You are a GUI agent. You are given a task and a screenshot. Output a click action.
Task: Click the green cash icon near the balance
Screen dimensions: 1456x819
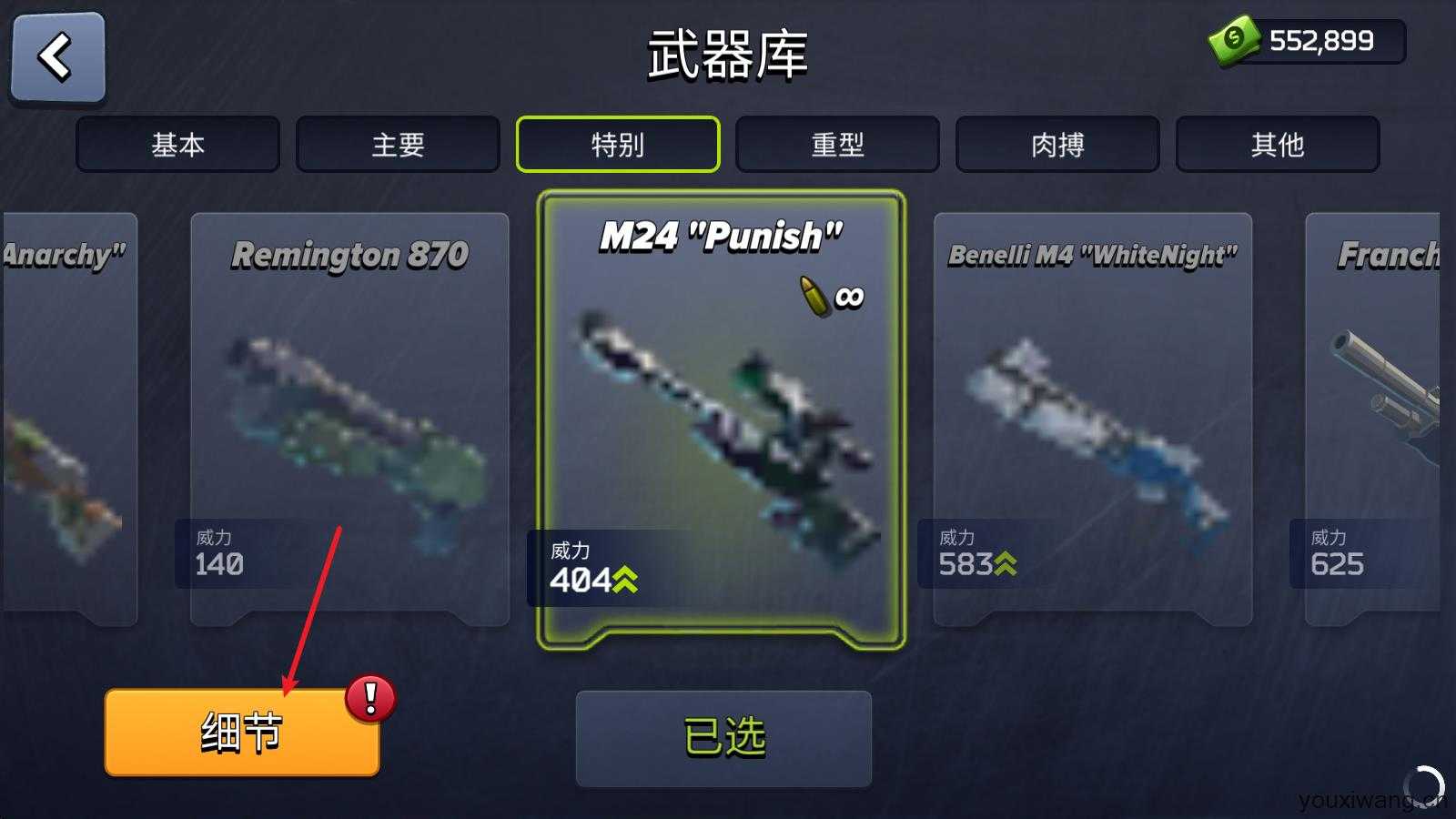(x=1233, y=39)
